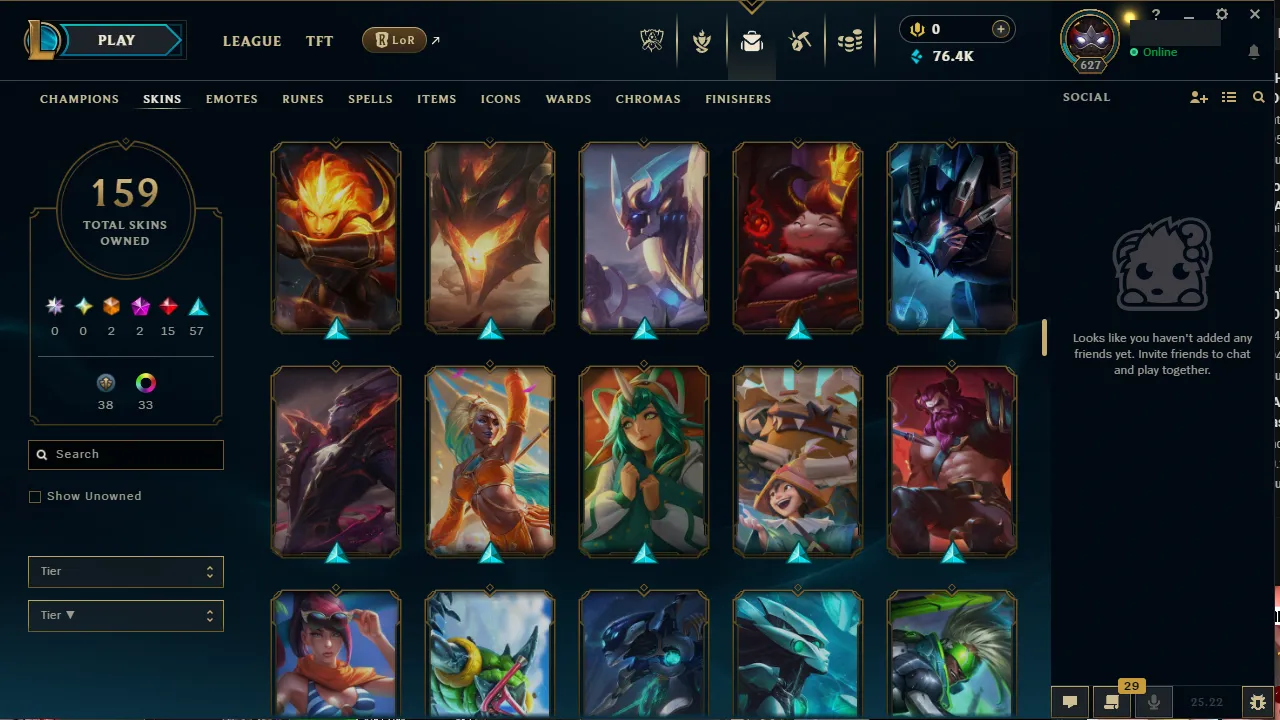Switch to the CHROMAS tab
The height and width of the screenshot is (720, 1280).
tap(648, 99)
